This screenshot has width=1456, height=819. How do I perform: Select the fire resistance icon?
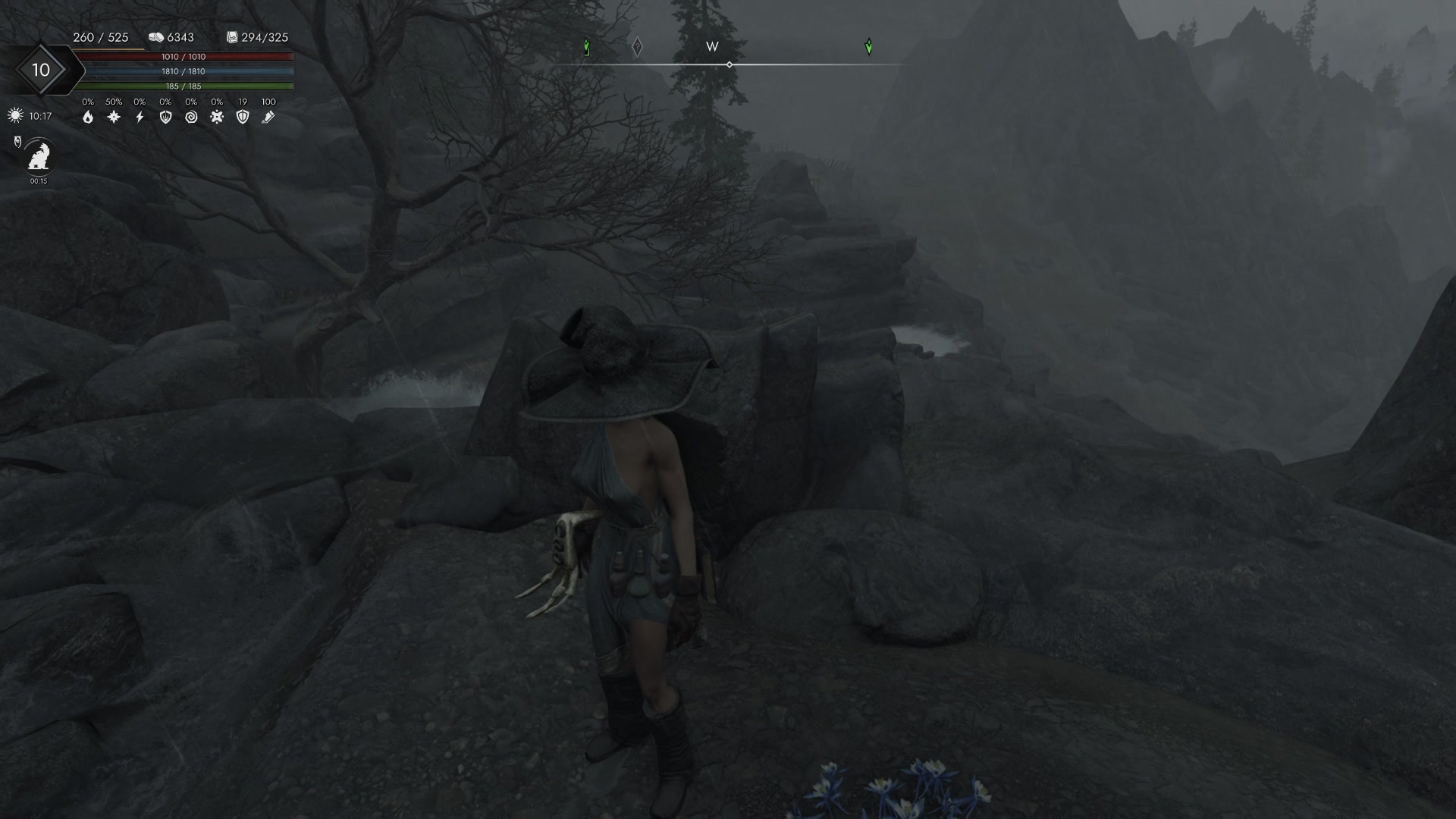click(89, 118)
